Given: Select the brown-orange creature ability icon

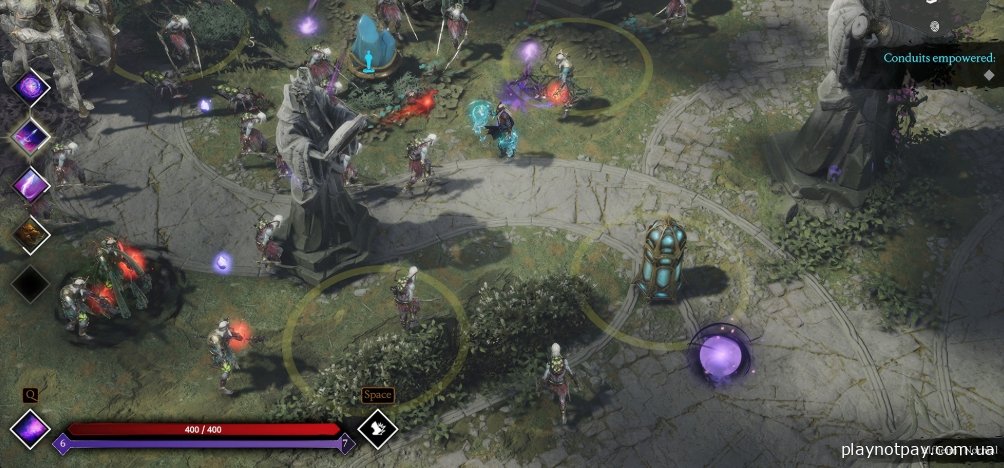Looking at the screenshot, I should click(31, 234).
